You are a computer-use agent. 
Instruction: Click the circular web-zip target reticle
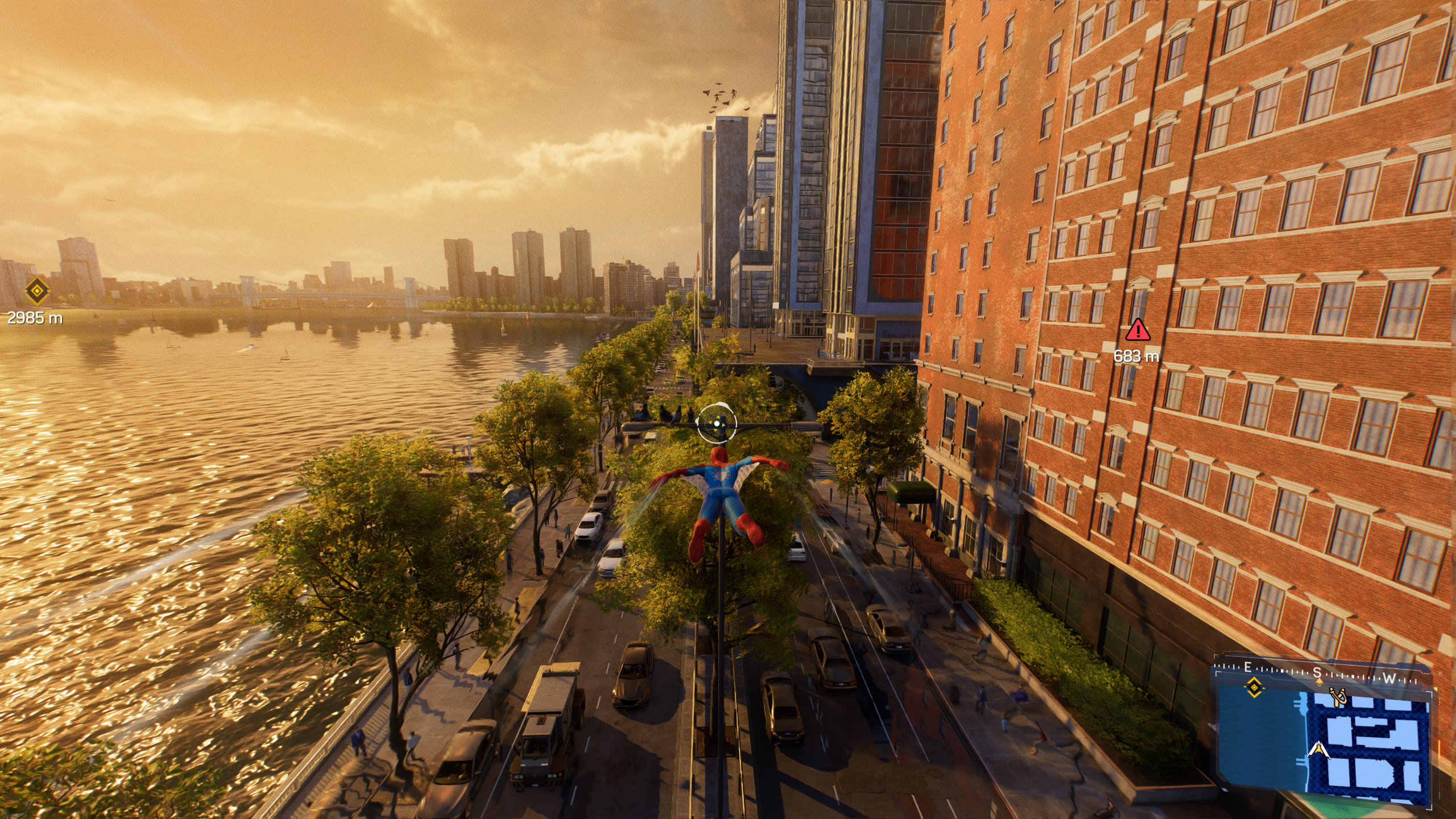(x=717, y=423)
